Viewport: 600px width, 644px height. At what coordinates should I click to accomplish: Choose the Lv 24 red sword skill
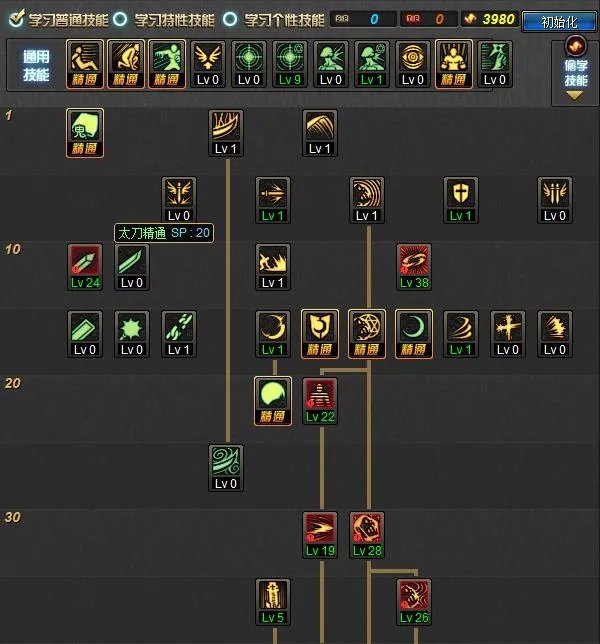[x=84, y=261]
